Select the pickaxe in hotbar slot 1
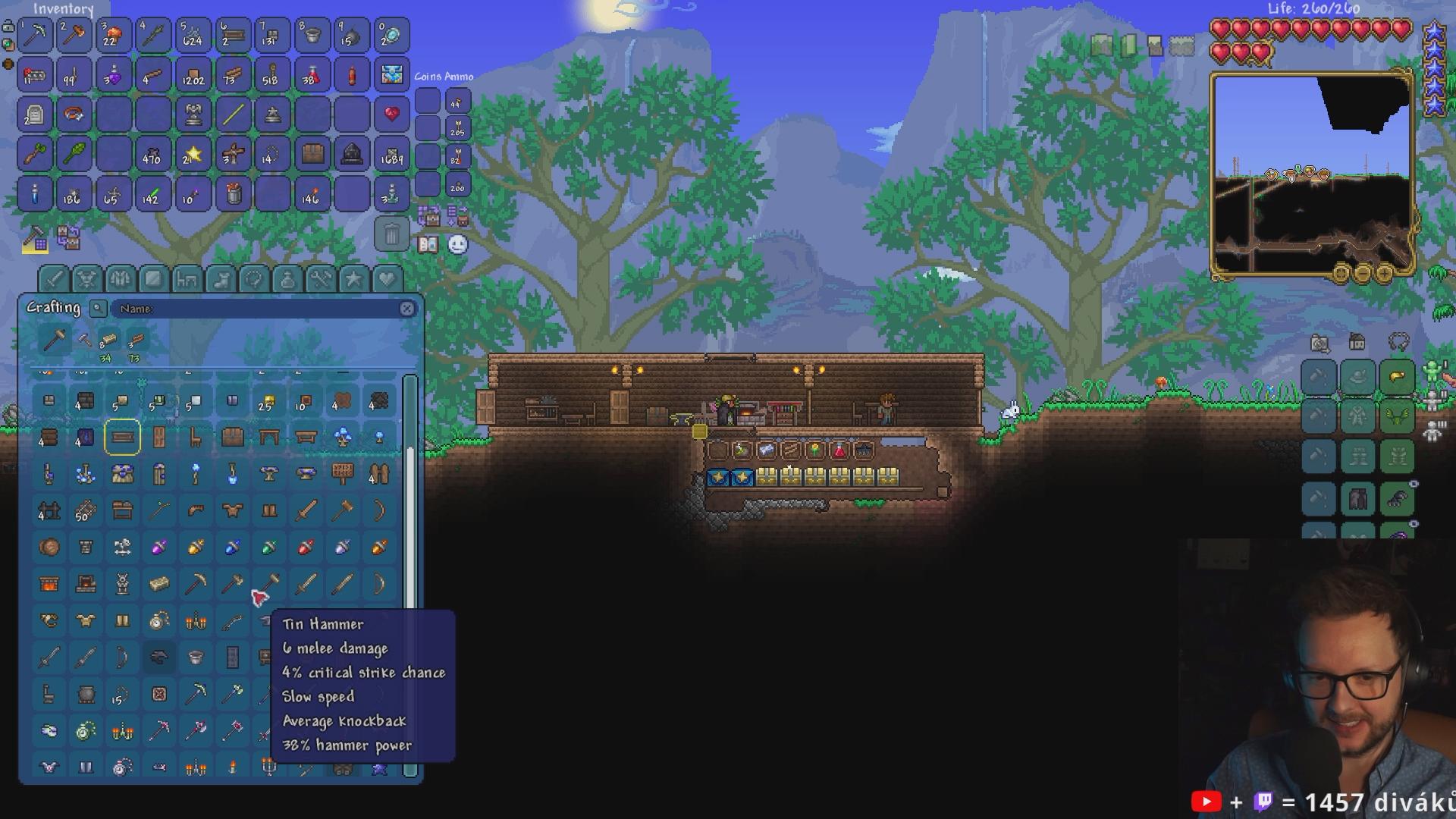 click(x=35, y=35)
